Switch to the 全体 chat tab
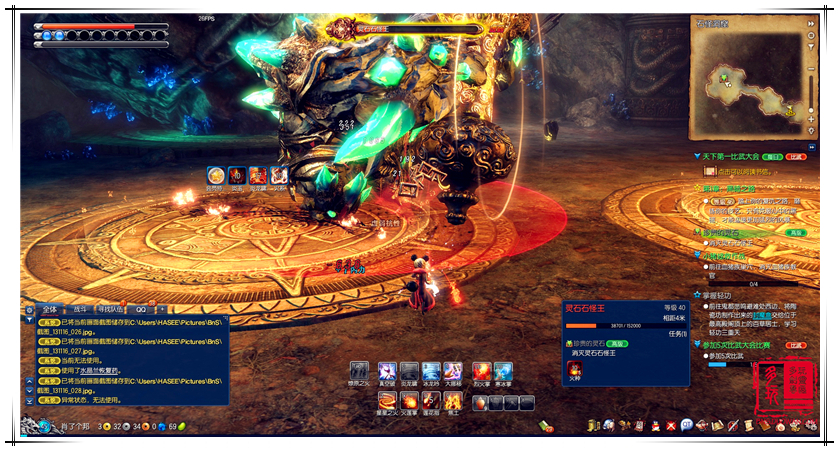This screenshot has height=451, width=839. (x=49, y=310)
